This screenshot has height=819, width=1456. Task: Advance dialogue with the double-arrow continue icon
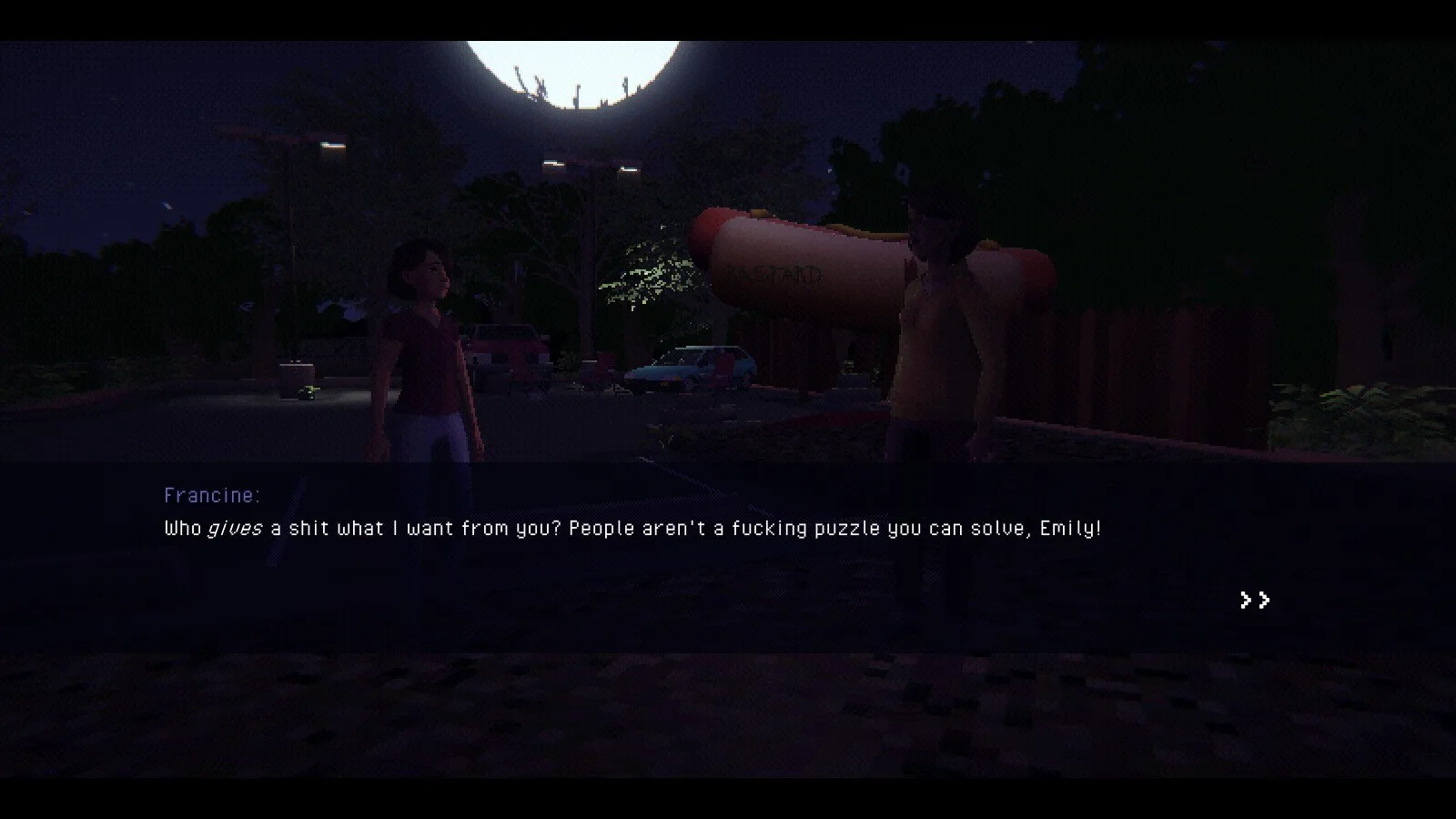[1255, 600]
